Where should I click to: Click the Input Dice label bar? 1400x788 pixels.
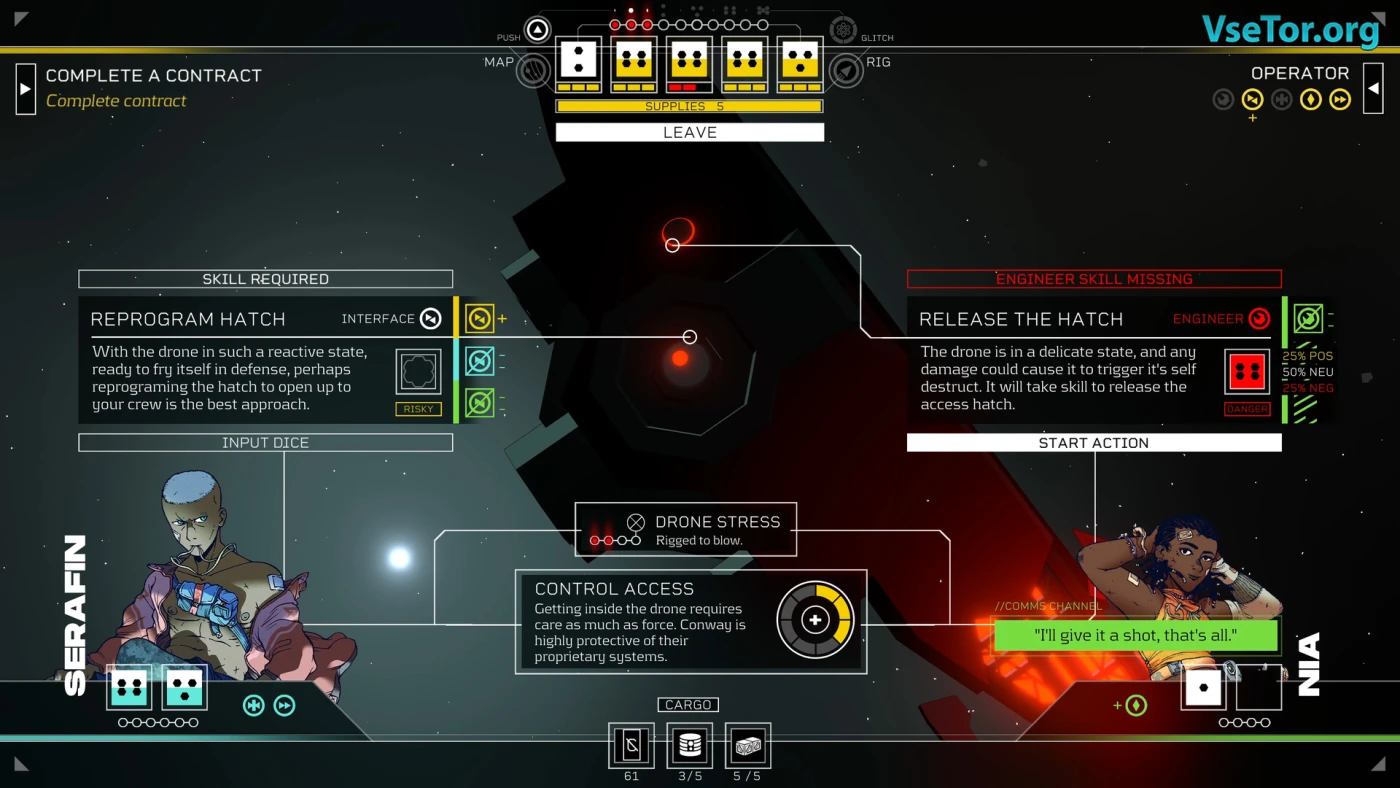(x=265, y=443)
